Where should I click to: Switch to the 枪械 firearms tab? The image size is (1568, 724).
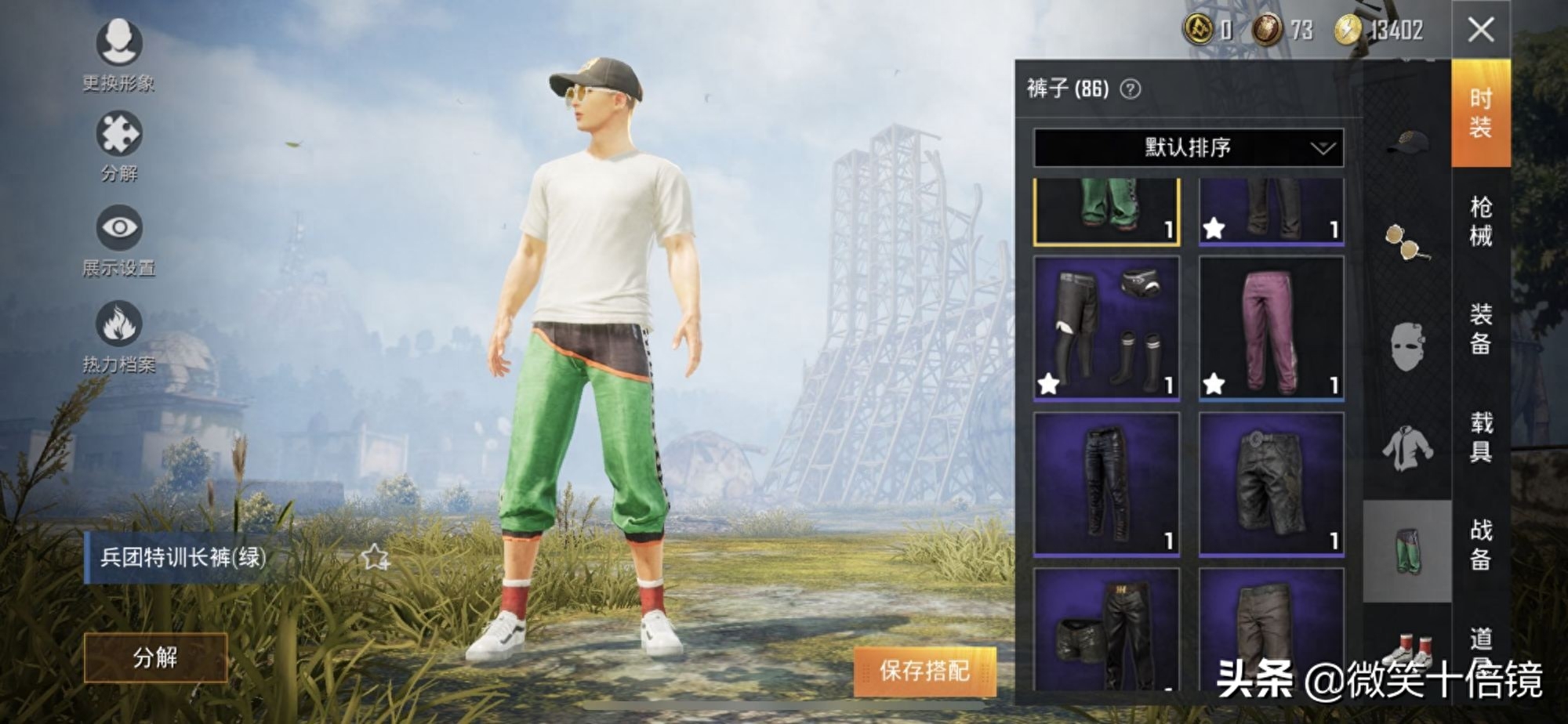click(1480, 221)
